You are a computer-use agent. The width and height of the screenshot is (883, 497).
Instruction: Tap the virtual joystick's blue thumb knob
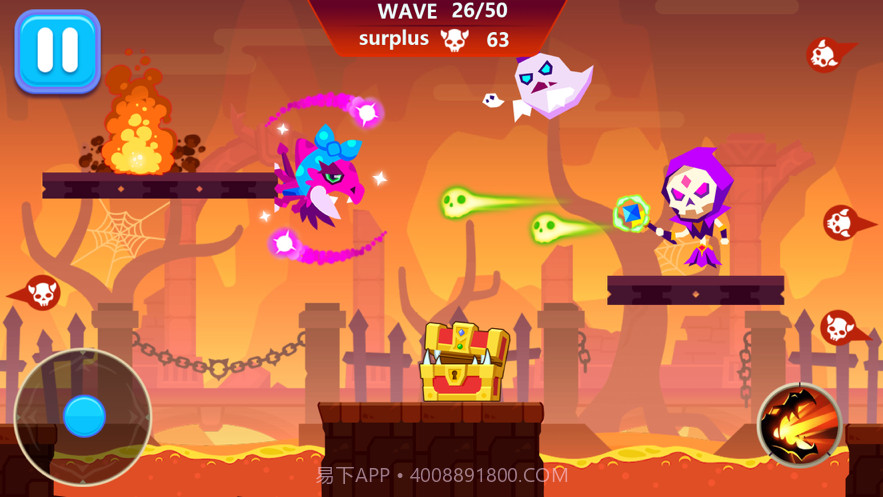(84, 416)
